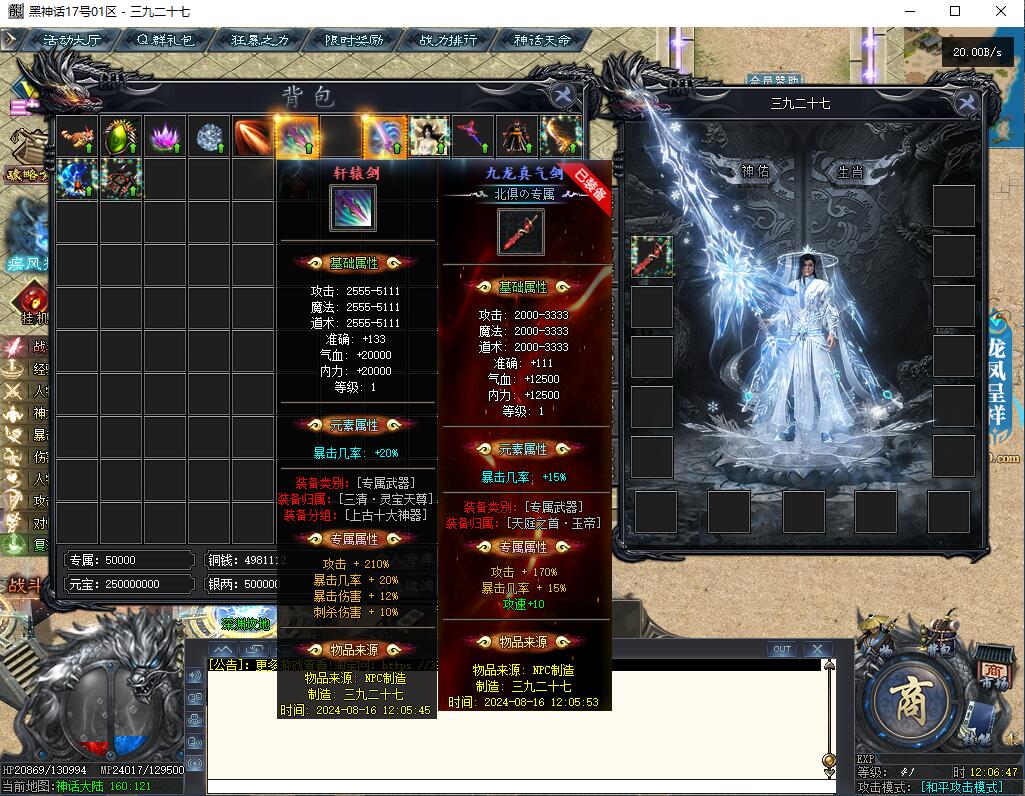Select the green gem item slot
1025x796 pixels.
coord(121,137)
